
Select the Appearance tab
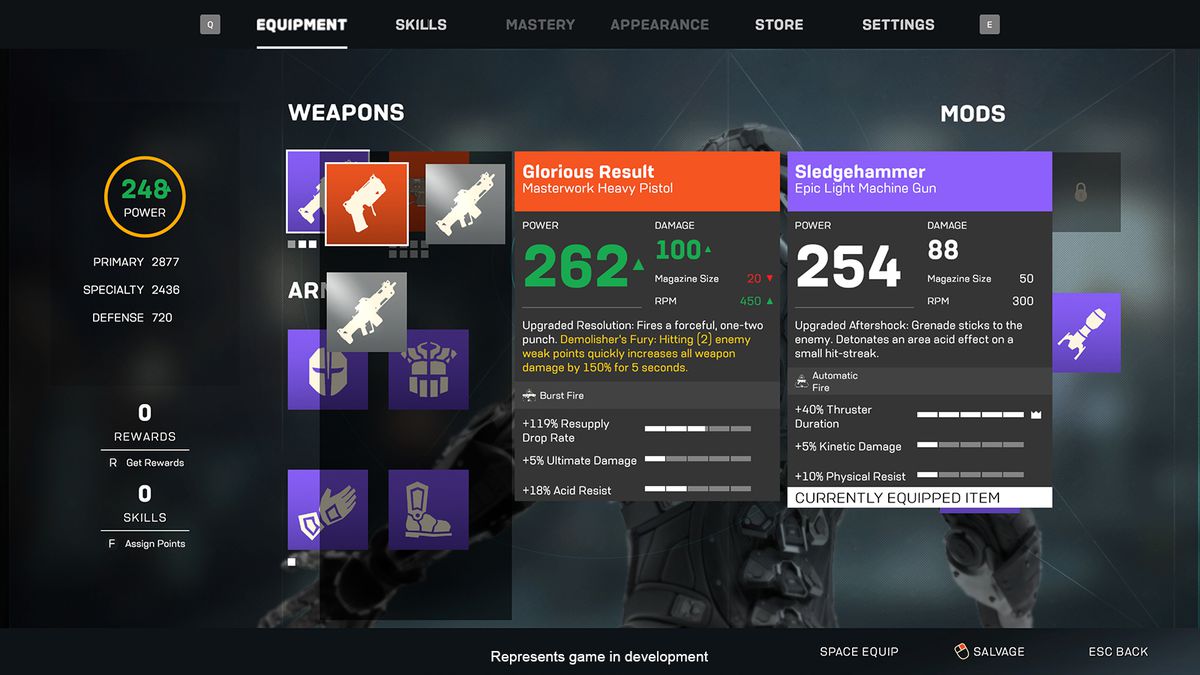tap(659, 25)
